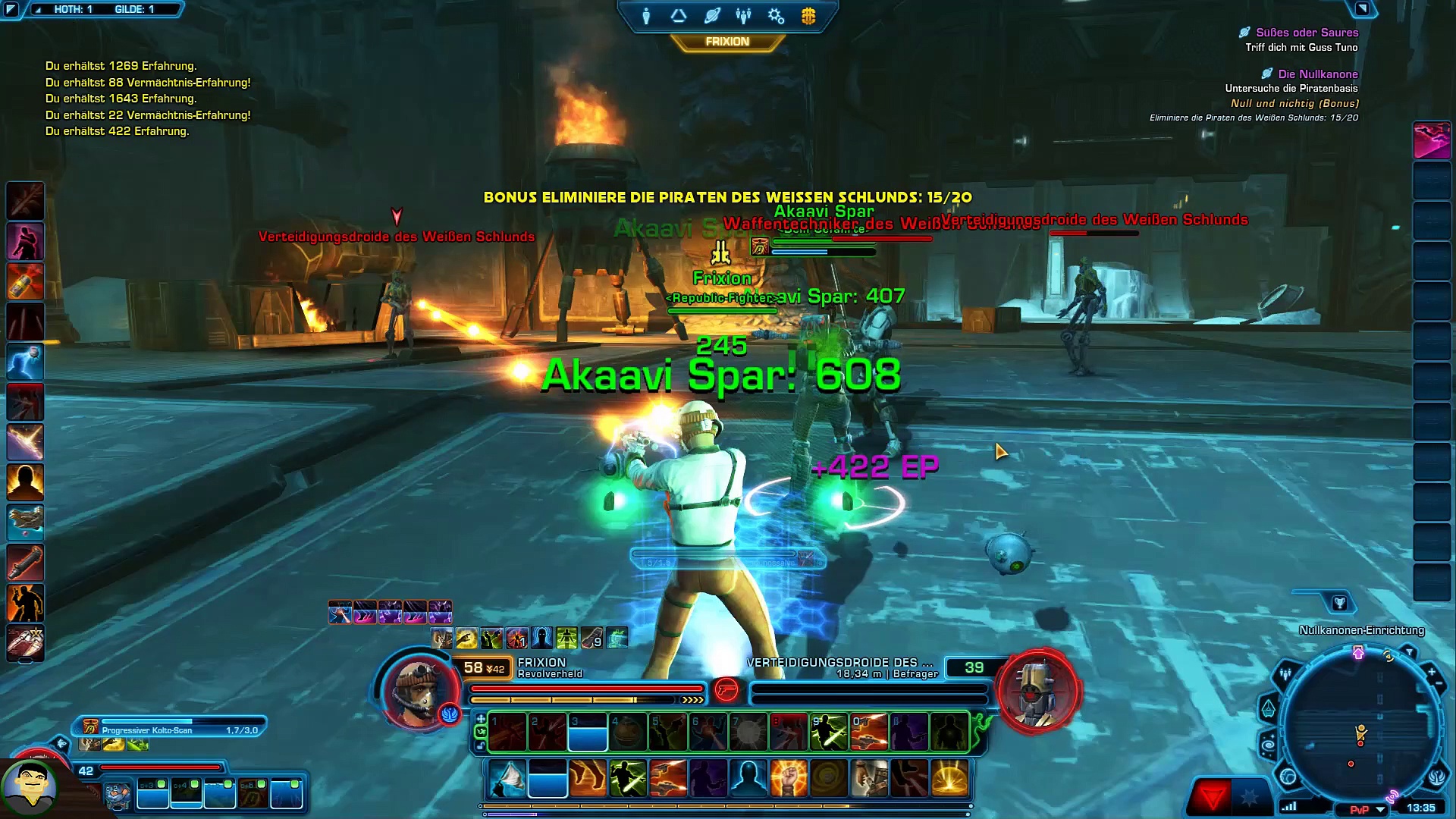Toggle the action bar lock icon
1456x819 pixels.
coord(480,746)
